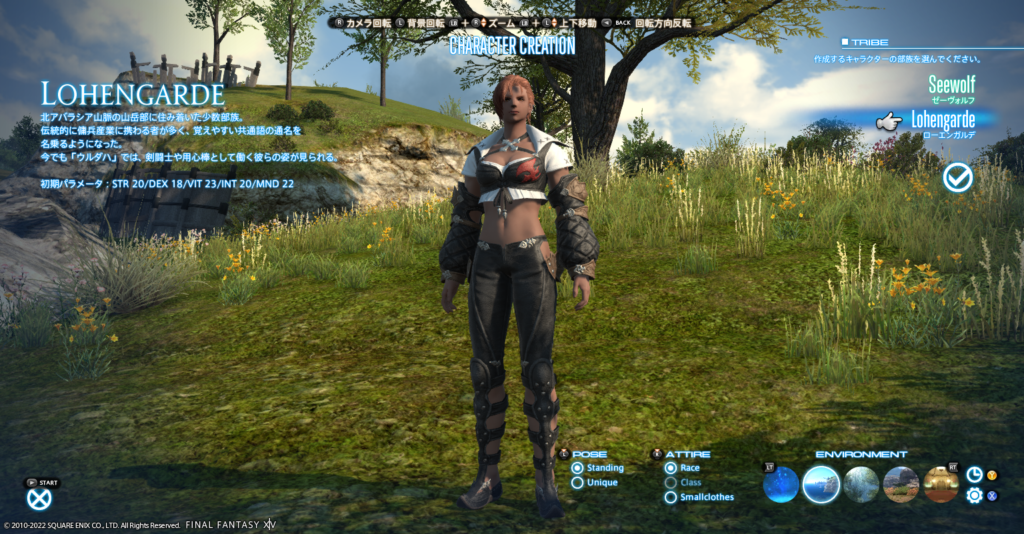
Task: Select the ocean coast environment
Action: 821,485
